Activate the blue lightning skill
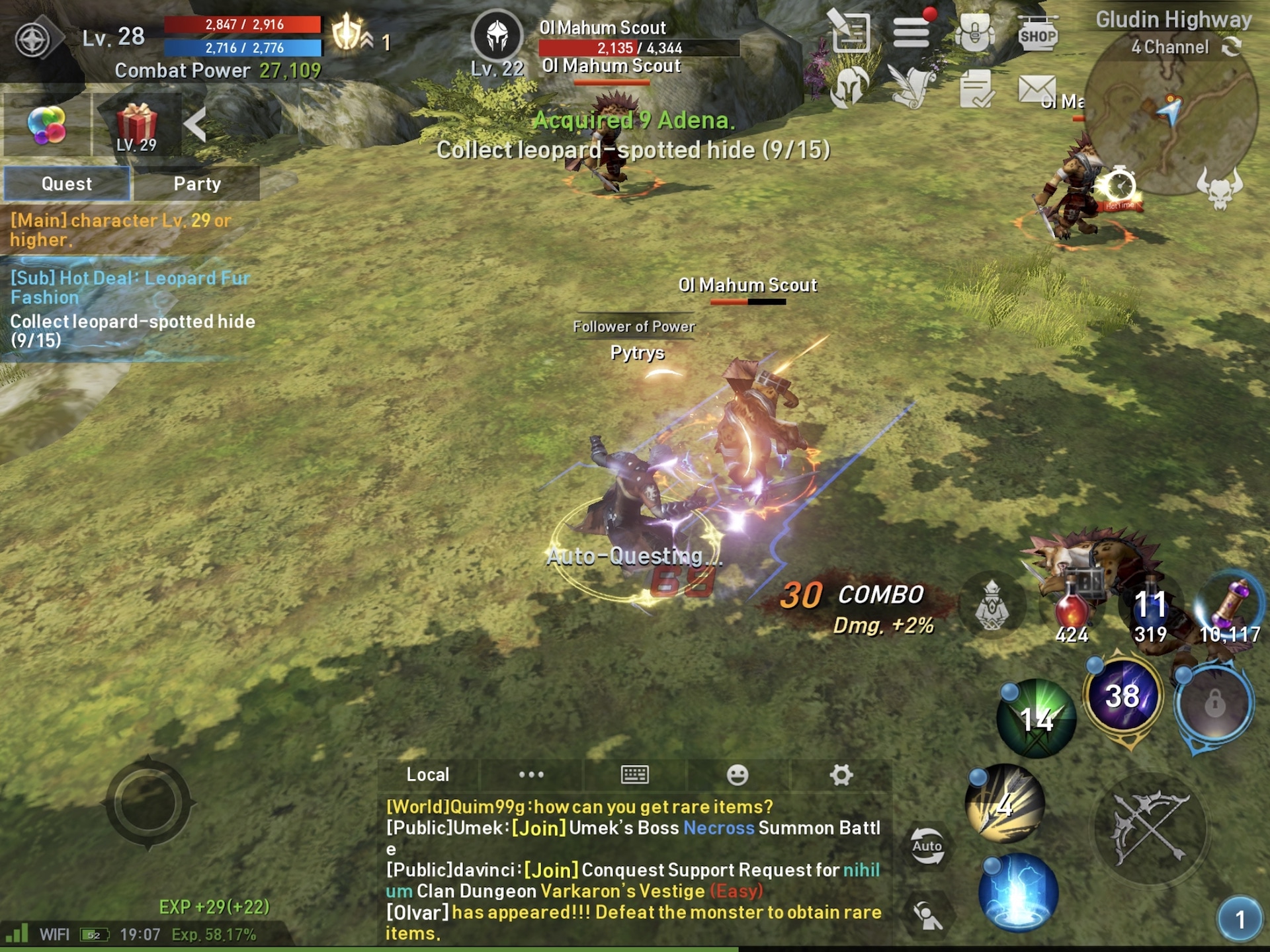 (x=1019, y=892)
